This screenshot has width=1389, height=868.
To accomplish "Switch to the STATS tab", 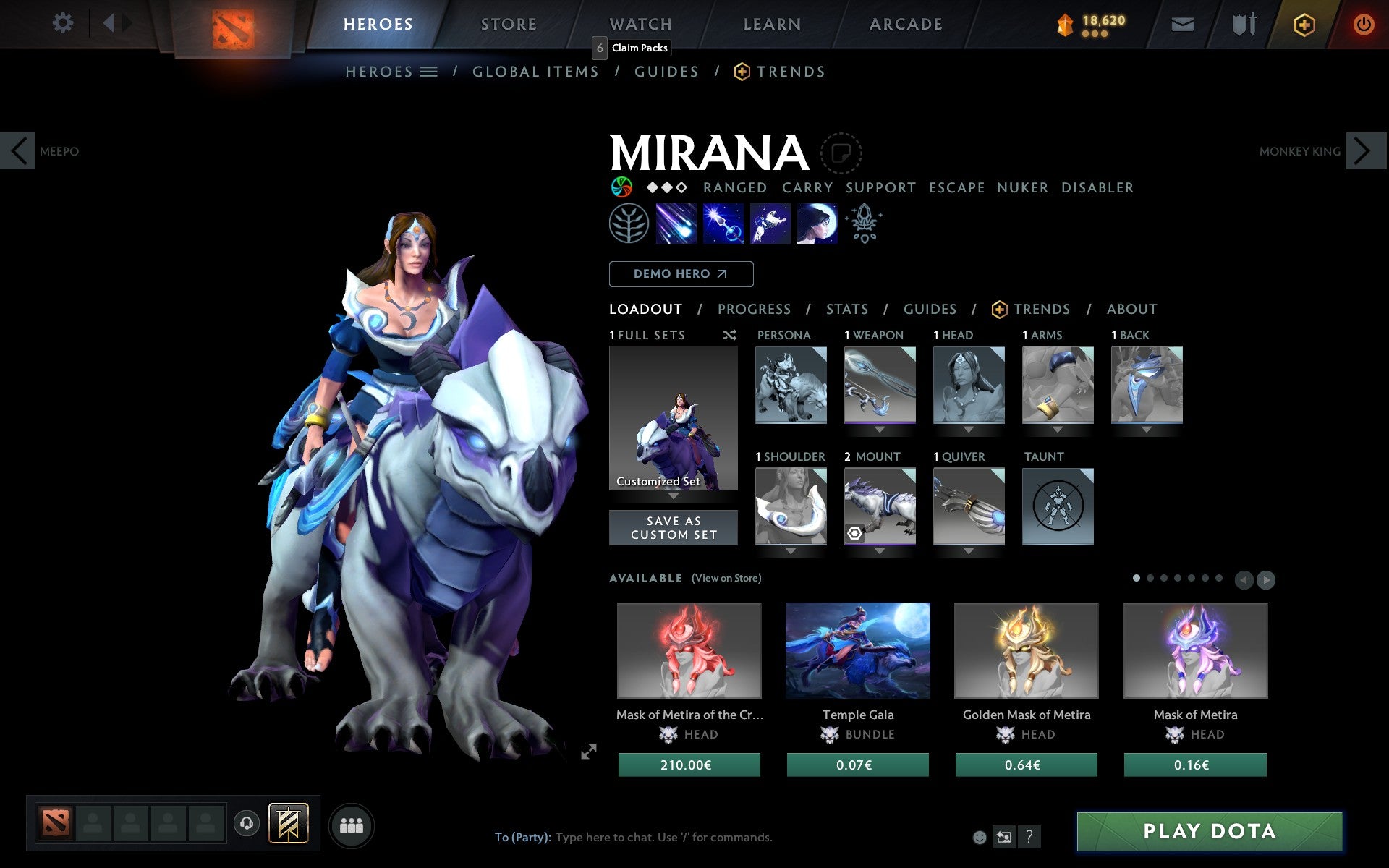I will [846, 310].
